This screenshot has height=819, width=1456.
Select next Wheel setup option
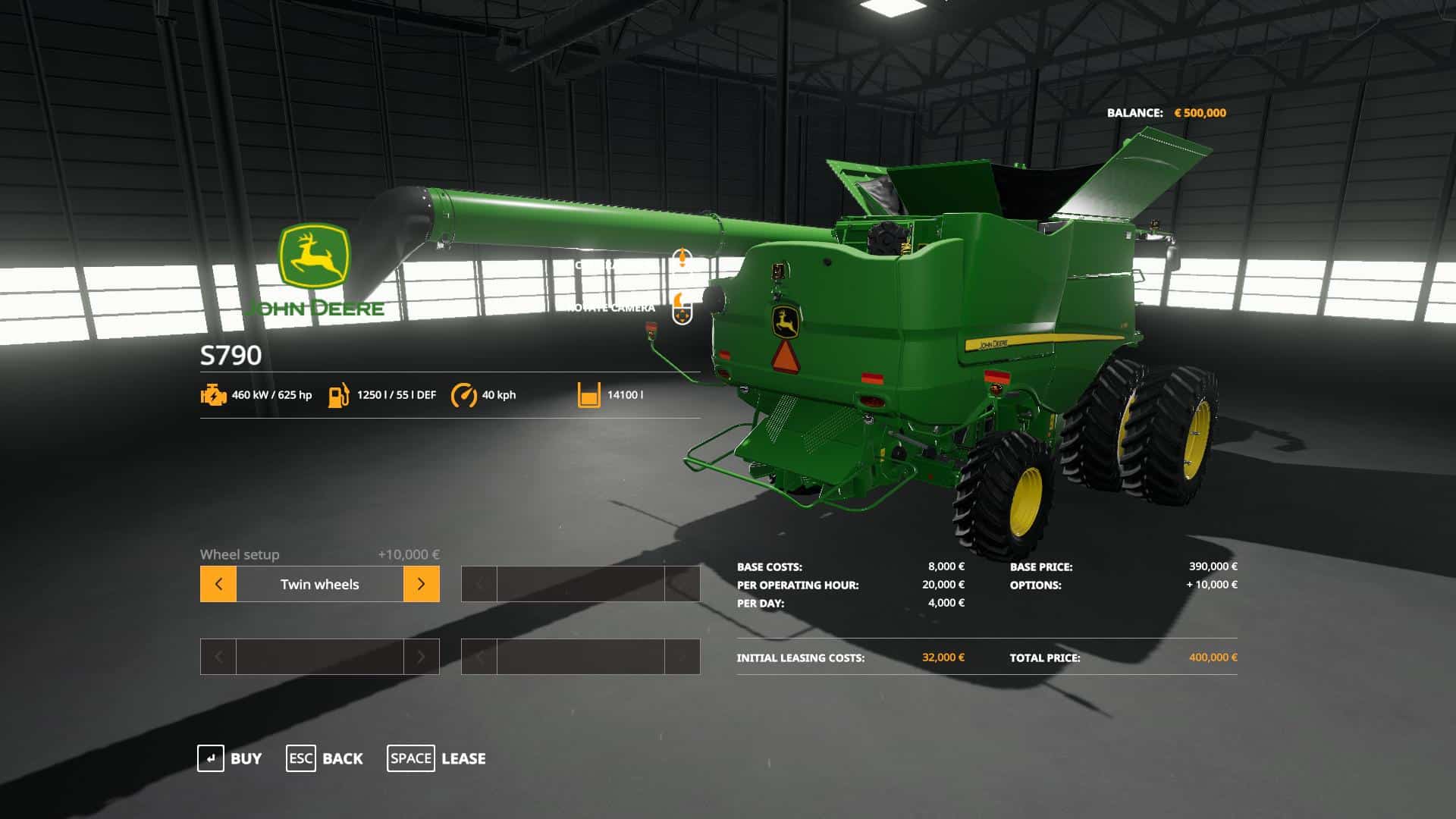tap(421, 584)
